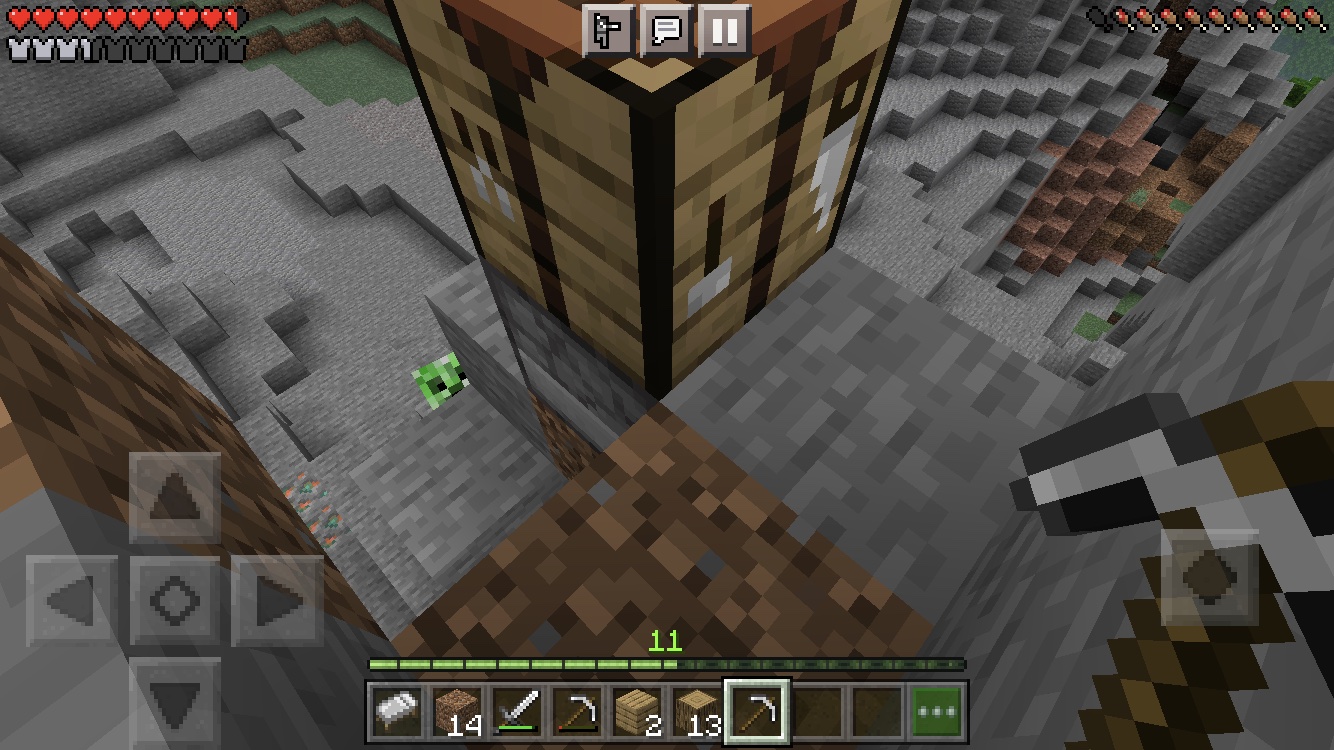Tap the move right arrow
This screenshot has height=750, width=1334.
tap(278, 601)
